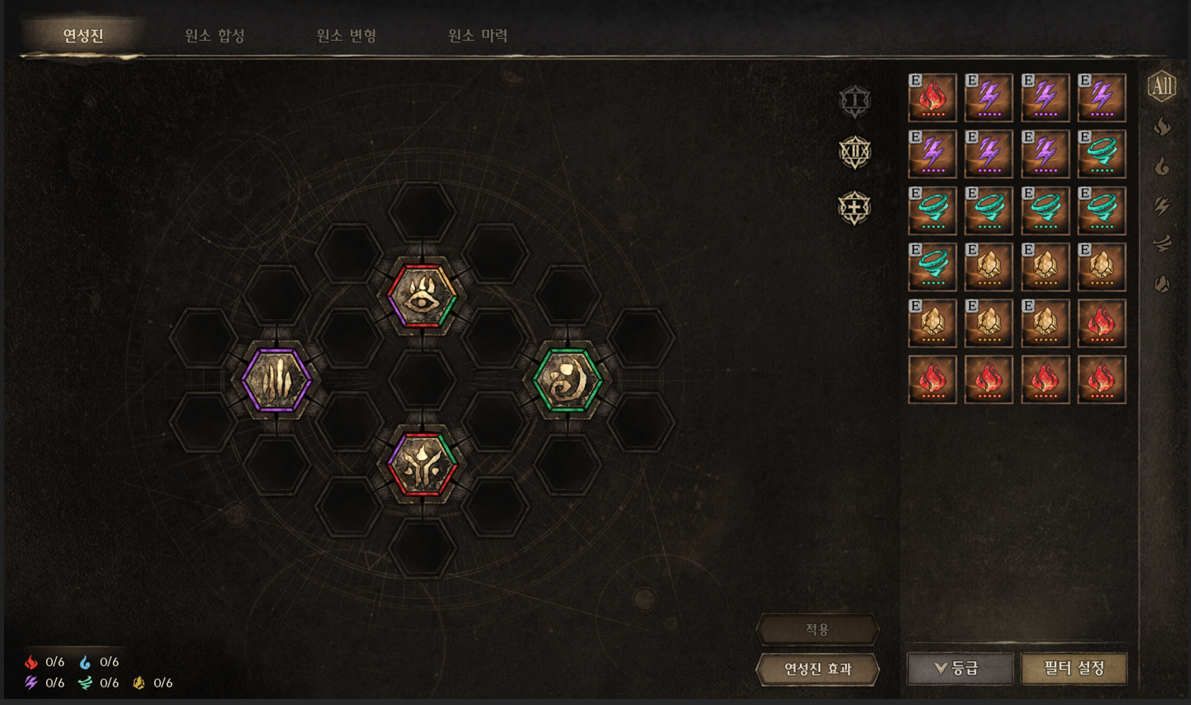Viewport: 1191px width, 705px height.
Task: Filter elements by lightning bolt icon
Action: click(1162, 206)
